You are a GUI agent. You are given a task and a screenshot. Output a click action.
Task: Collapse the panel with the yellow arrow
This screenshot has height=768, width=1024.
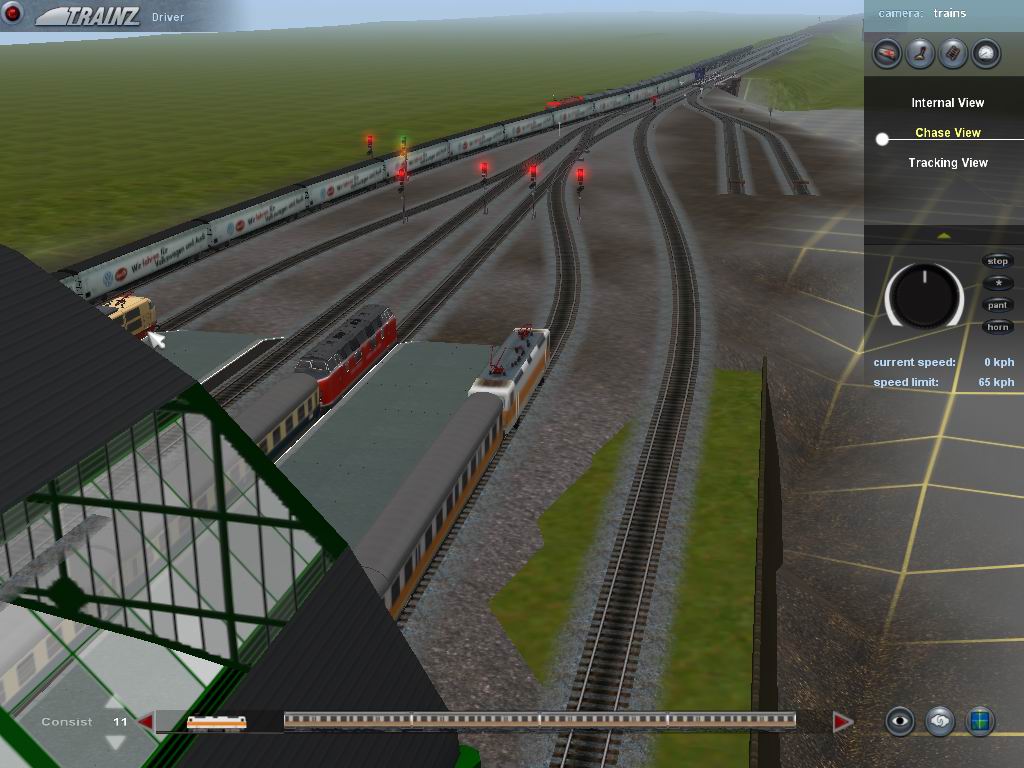[x=944, y=236]
